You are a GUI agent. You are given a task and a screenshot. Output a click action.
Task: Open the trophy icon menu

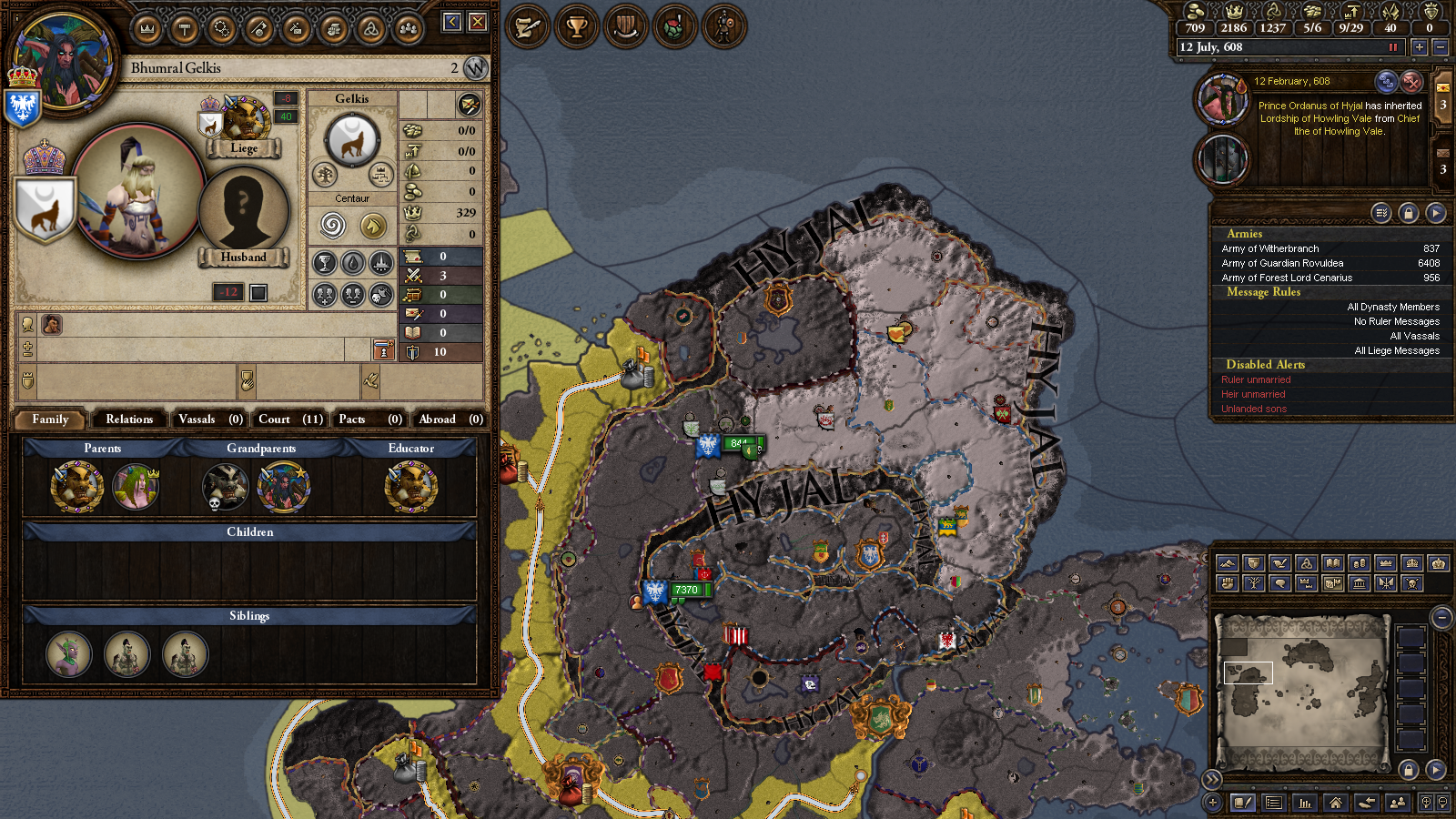[x=576, y=27]
